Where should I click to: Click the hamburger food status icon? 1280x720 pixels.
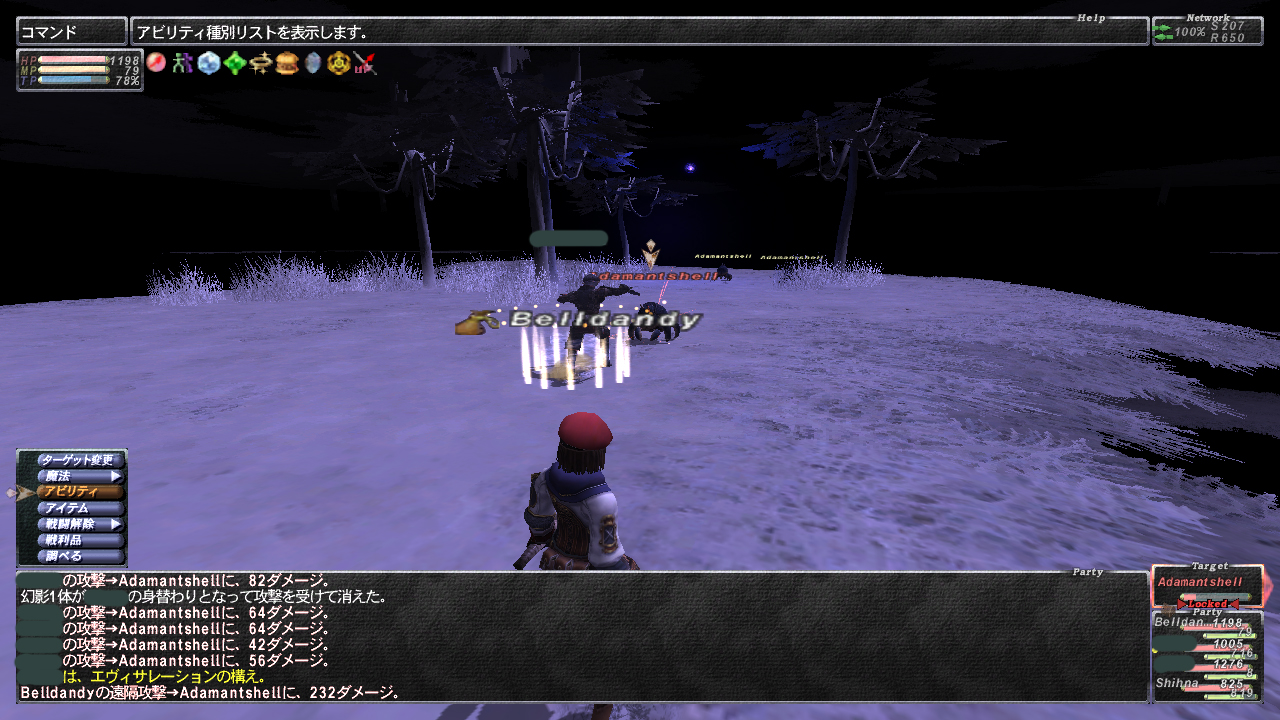click(x=287, y=63)
